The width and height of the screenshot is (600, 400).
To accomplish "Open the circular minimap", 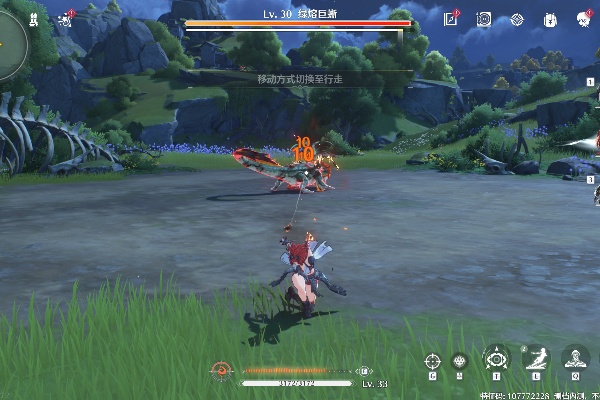I will point(10,38).
